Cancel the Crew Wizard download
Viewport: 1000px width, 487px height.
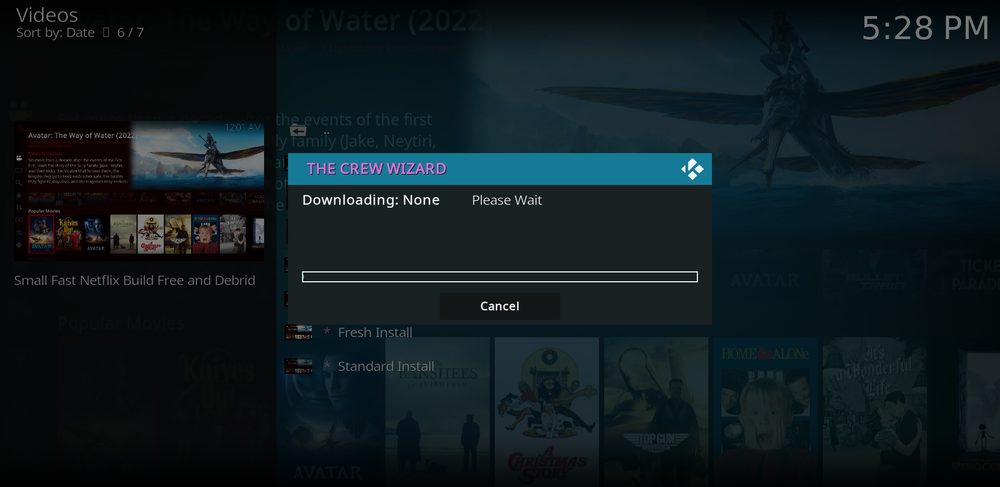499,306
